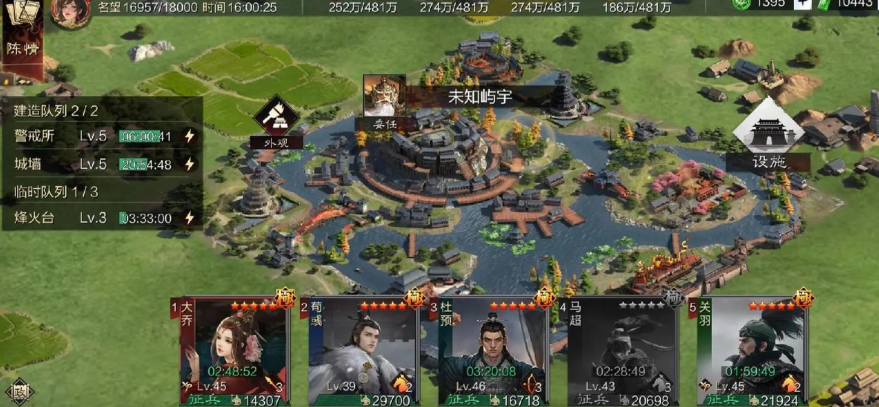Select the 大乔 troop card
879x407 pixels.
pyautogui.click(x=233, y=352)
